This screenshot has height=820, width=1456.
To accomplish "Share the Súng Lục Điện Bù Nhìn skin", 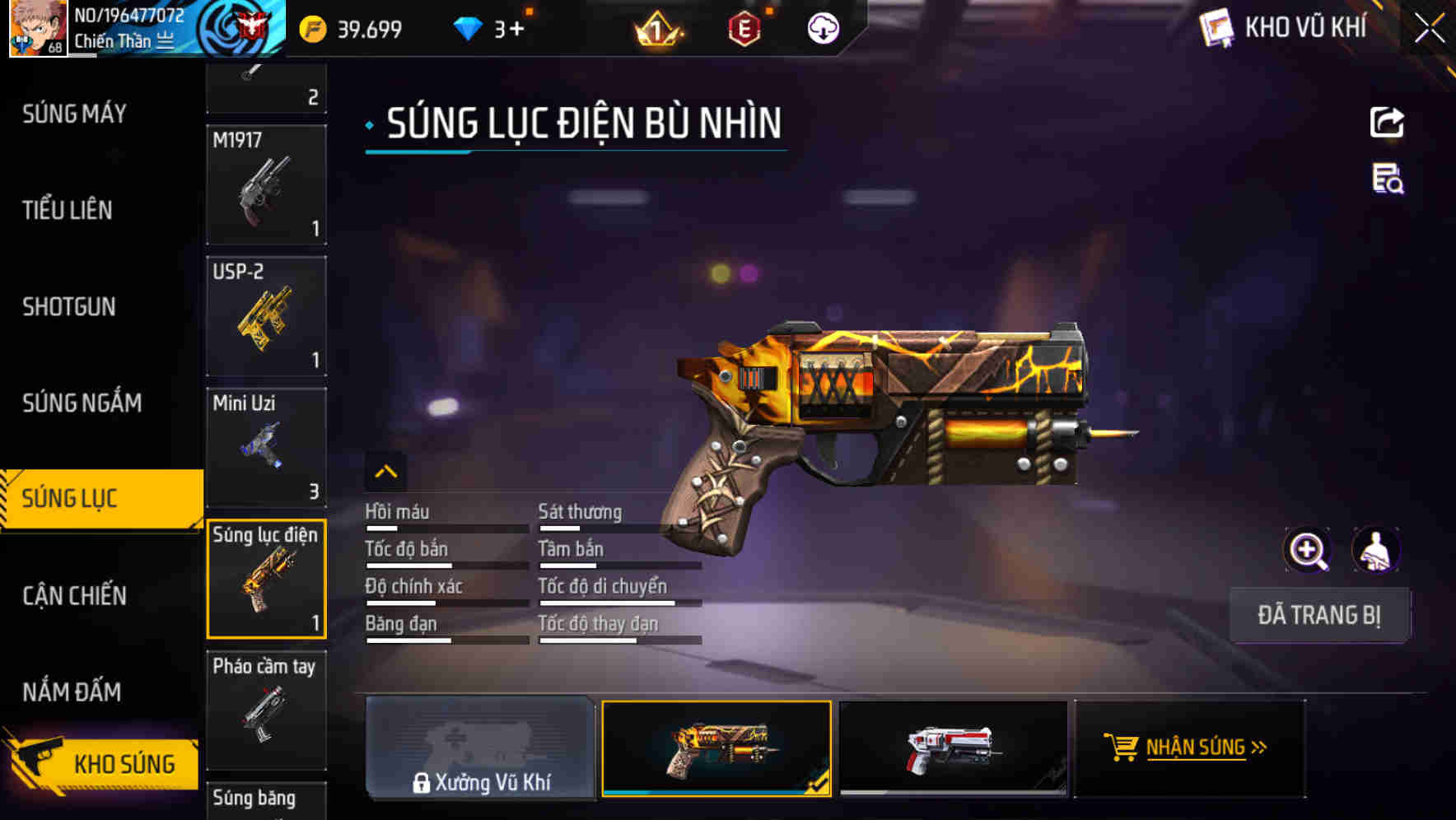I will click(x=1388, y=122).
